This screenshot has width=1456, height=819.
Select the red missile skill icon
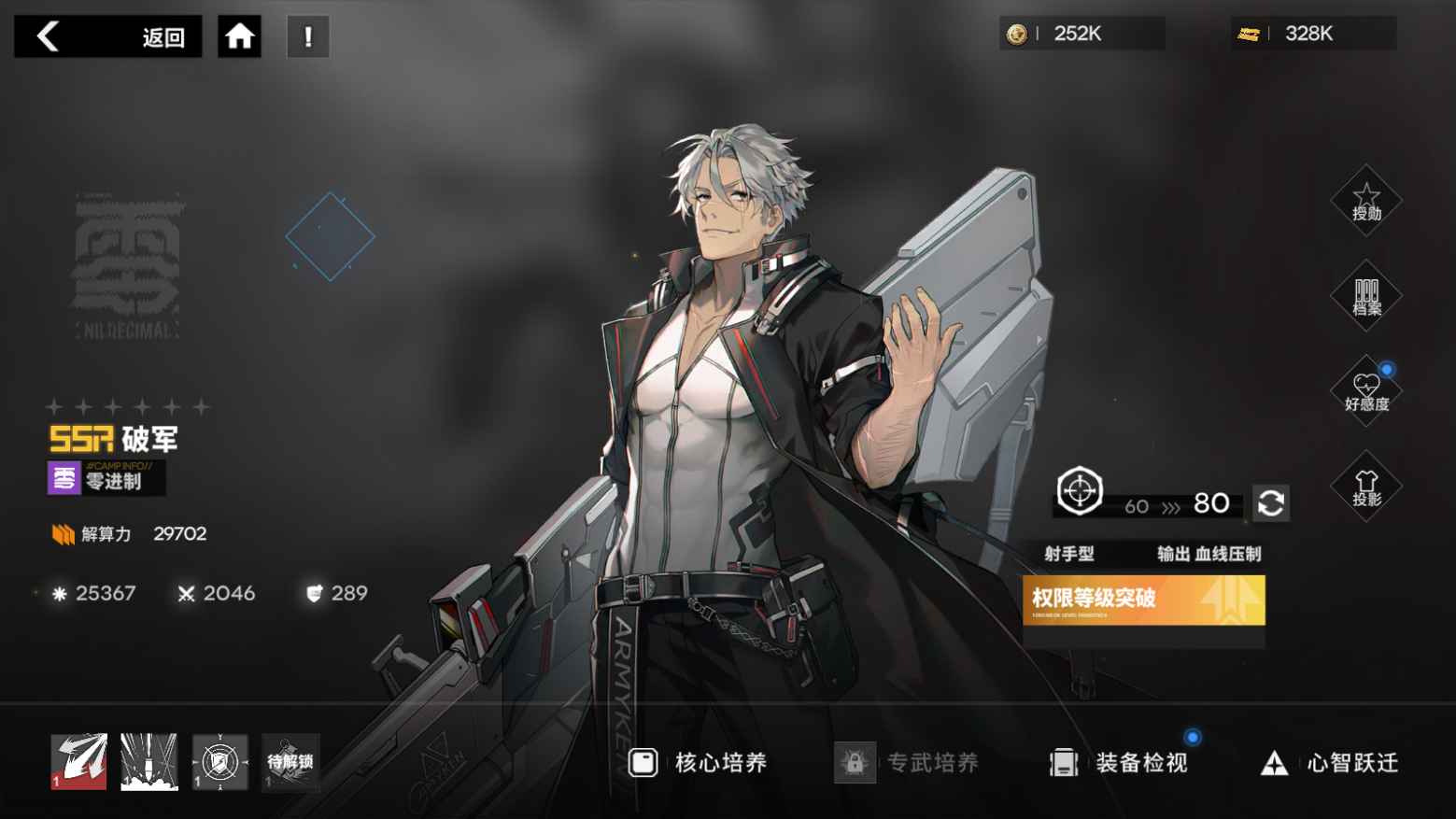pos(78,762)
